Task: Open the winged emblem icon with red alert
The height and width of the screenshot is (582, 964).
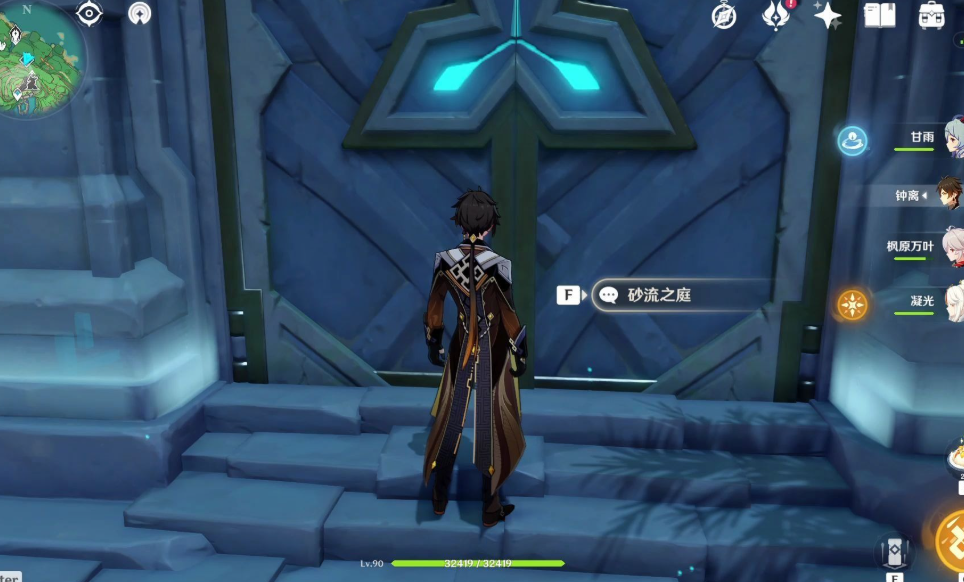Action: coord(776,15)
